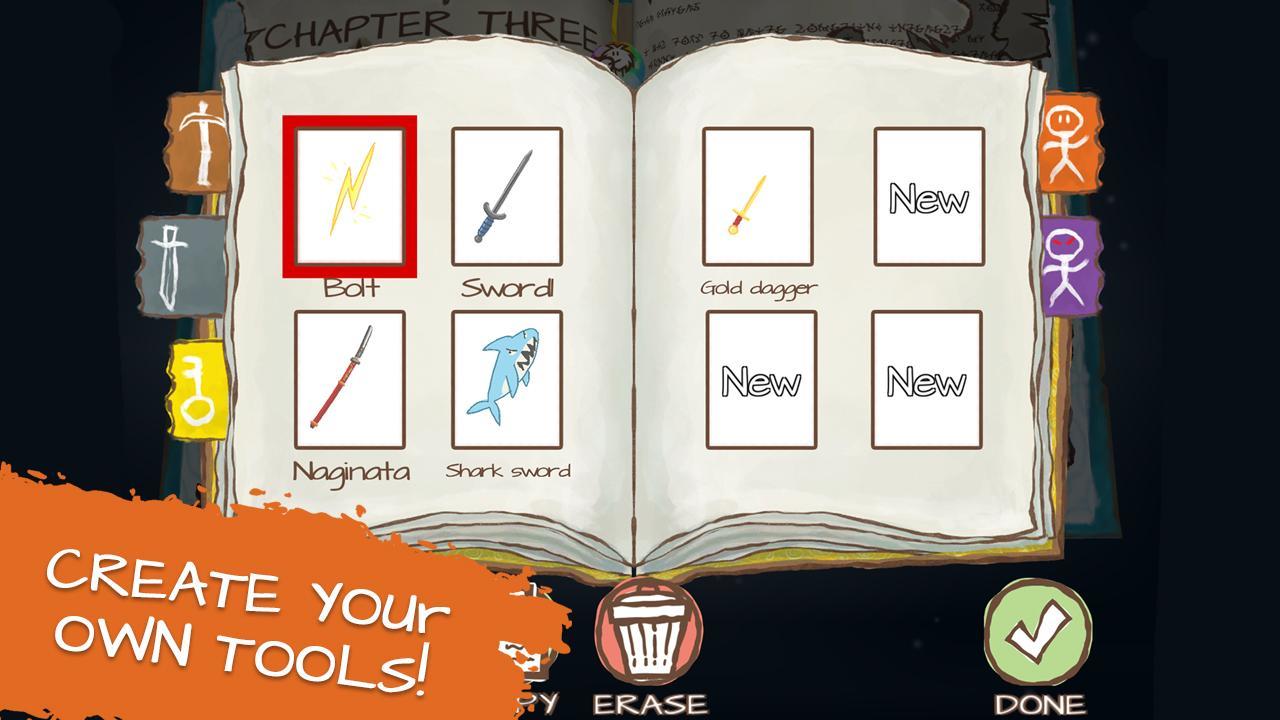
Task: Open the bottom-left New slot
Action: point(760,380)
